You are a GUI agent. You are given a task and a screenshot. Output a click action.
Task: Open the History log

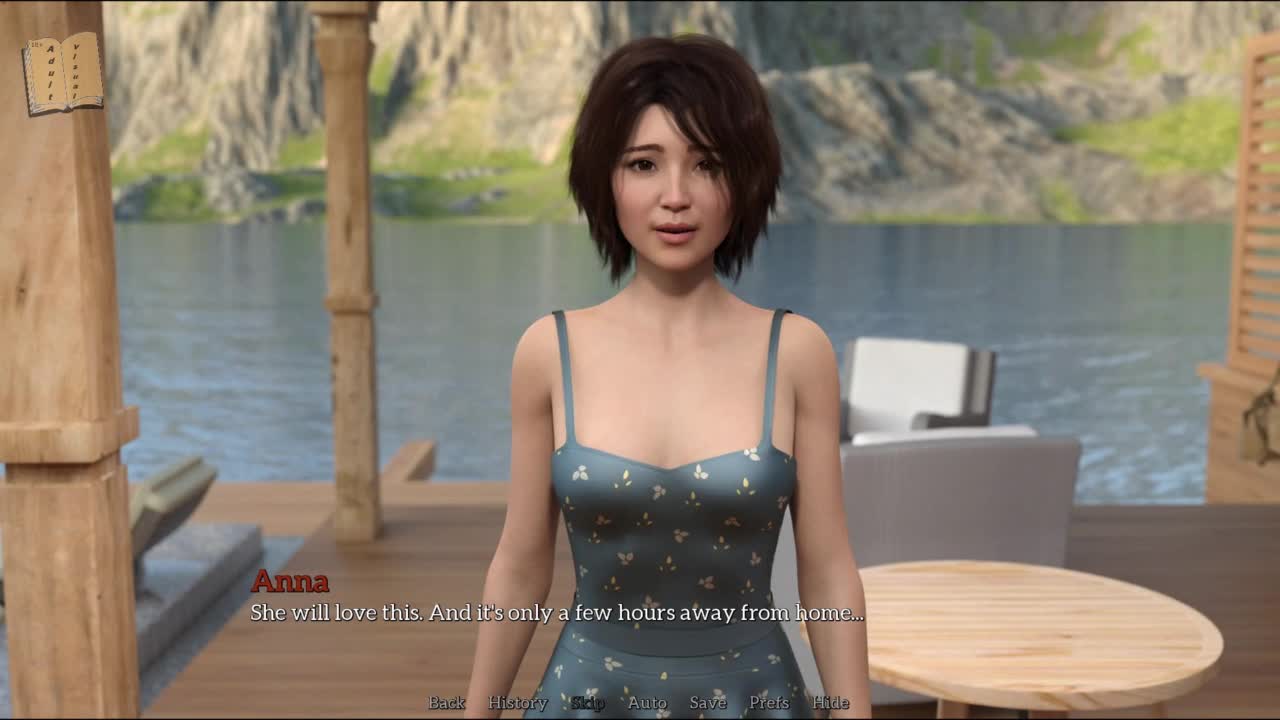pyautogui.click(x=517, y=702)
